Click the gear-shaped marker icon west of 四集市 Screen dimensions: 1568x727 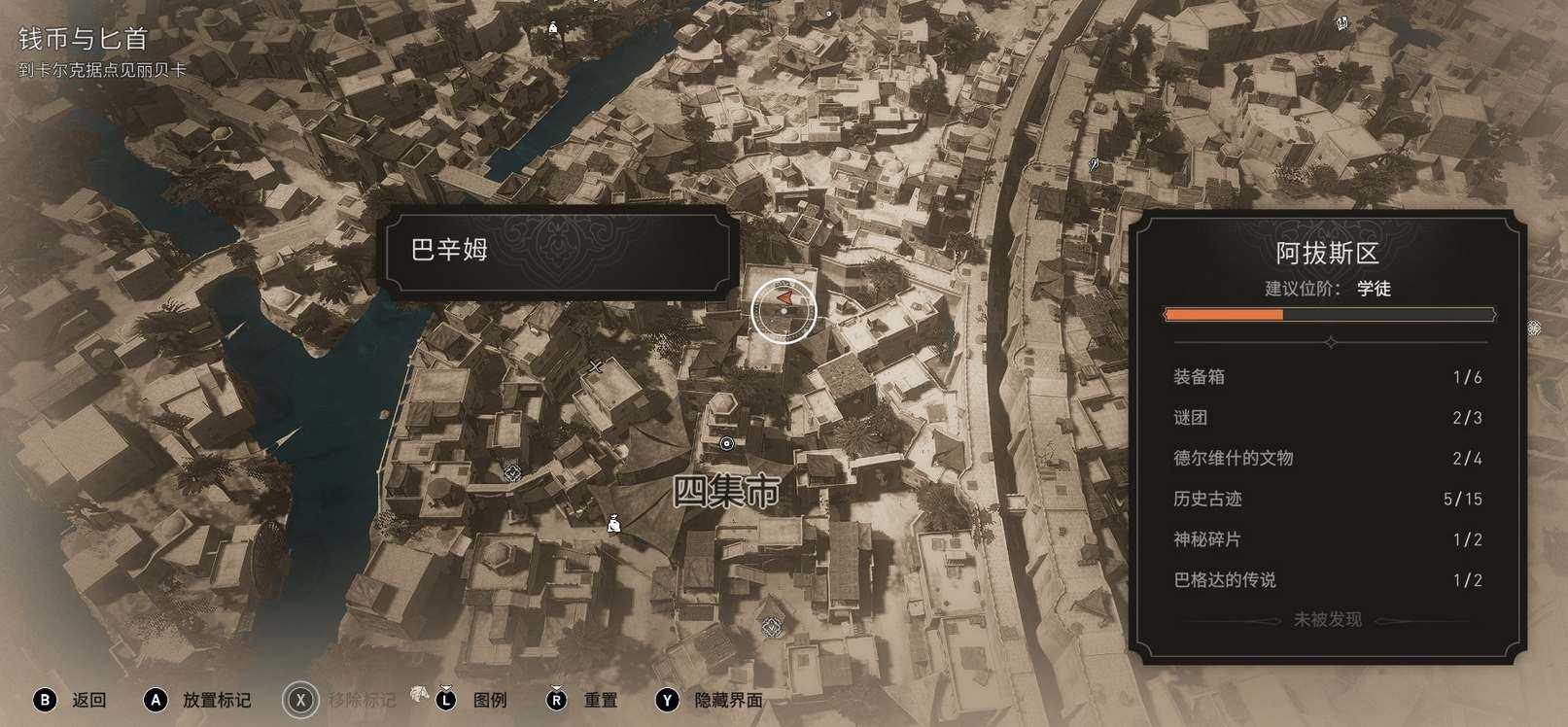pos(511,473)
